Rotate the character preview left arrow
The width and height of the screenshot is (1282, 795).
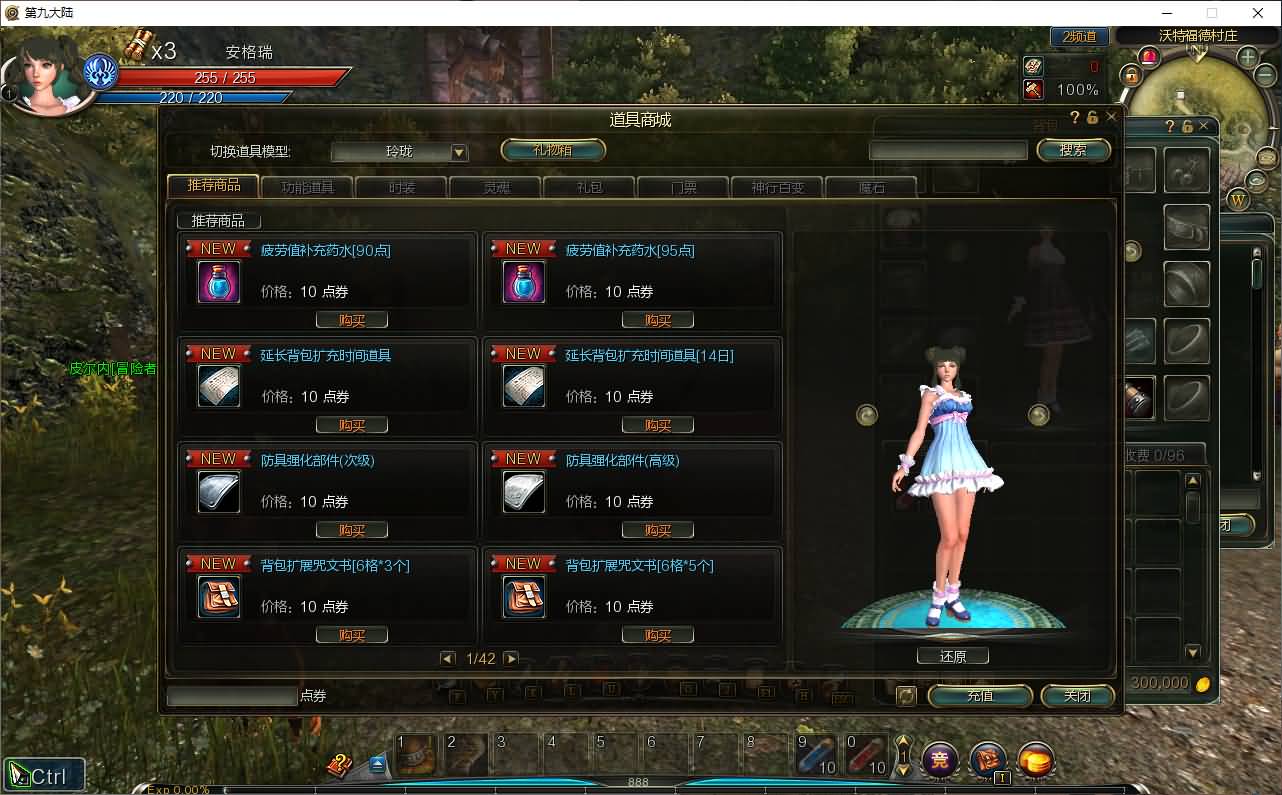click(867, 414)
